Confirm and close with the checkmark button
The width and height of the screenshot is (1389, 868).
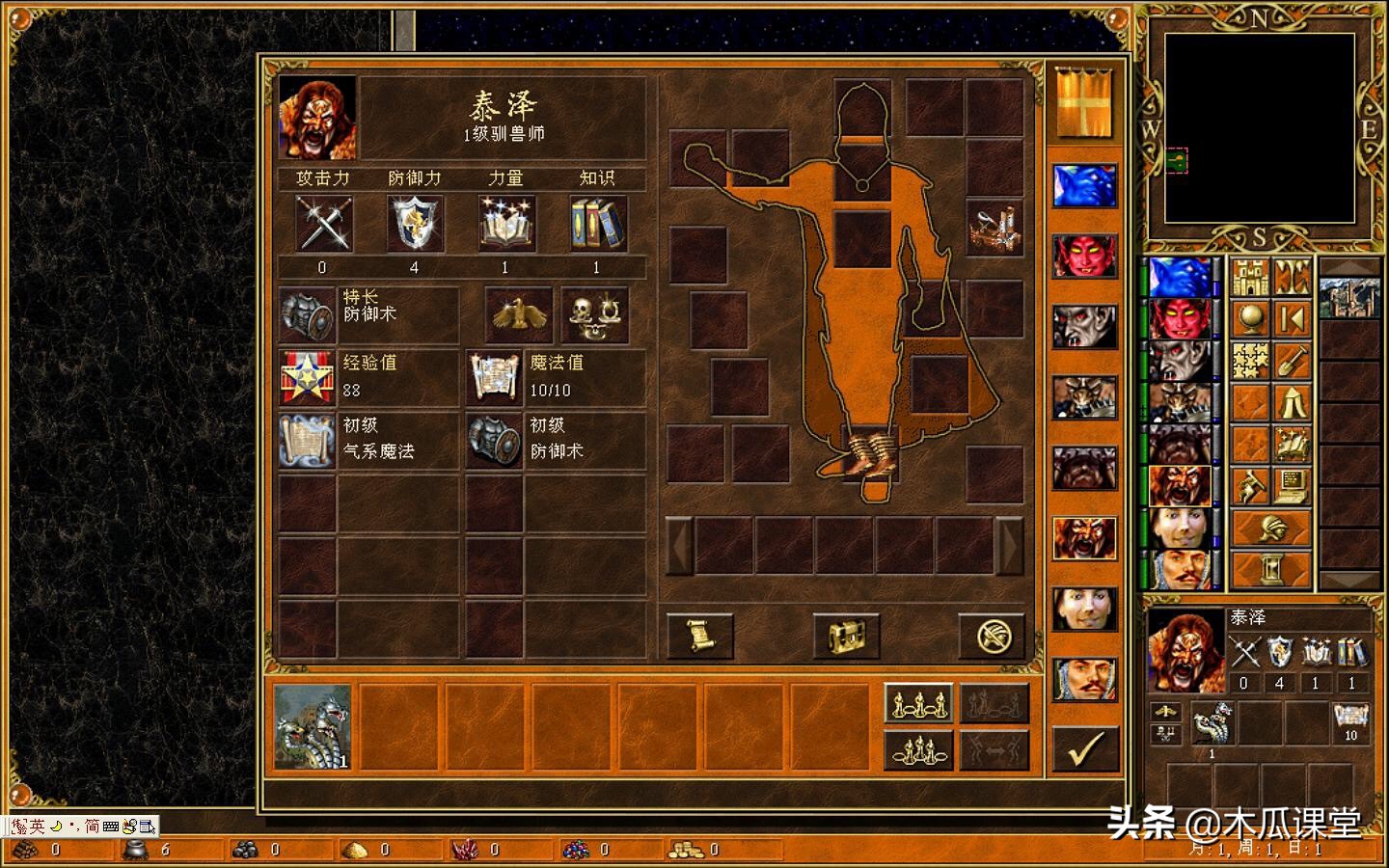(1085, 748)
